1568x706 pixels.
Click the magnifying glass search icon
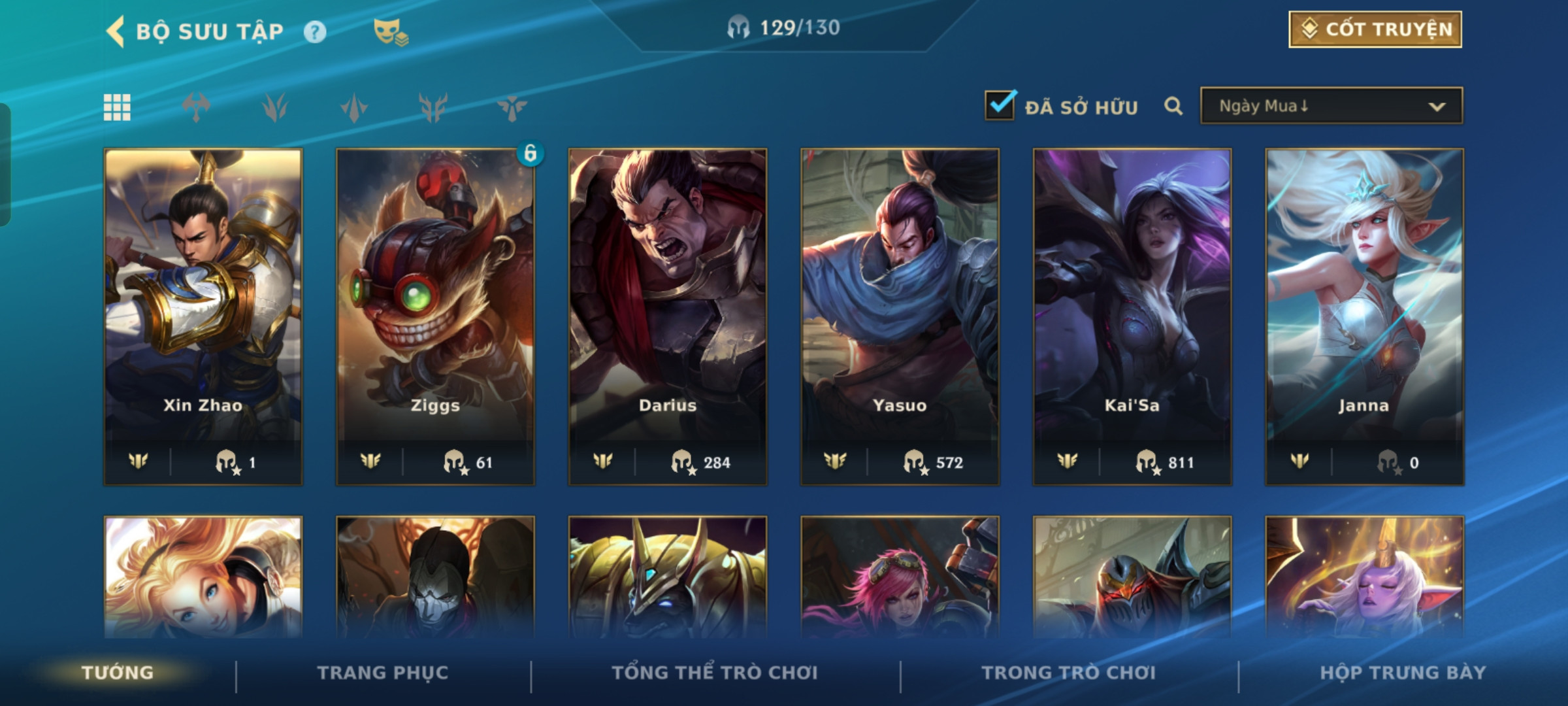pos(1173,106)
